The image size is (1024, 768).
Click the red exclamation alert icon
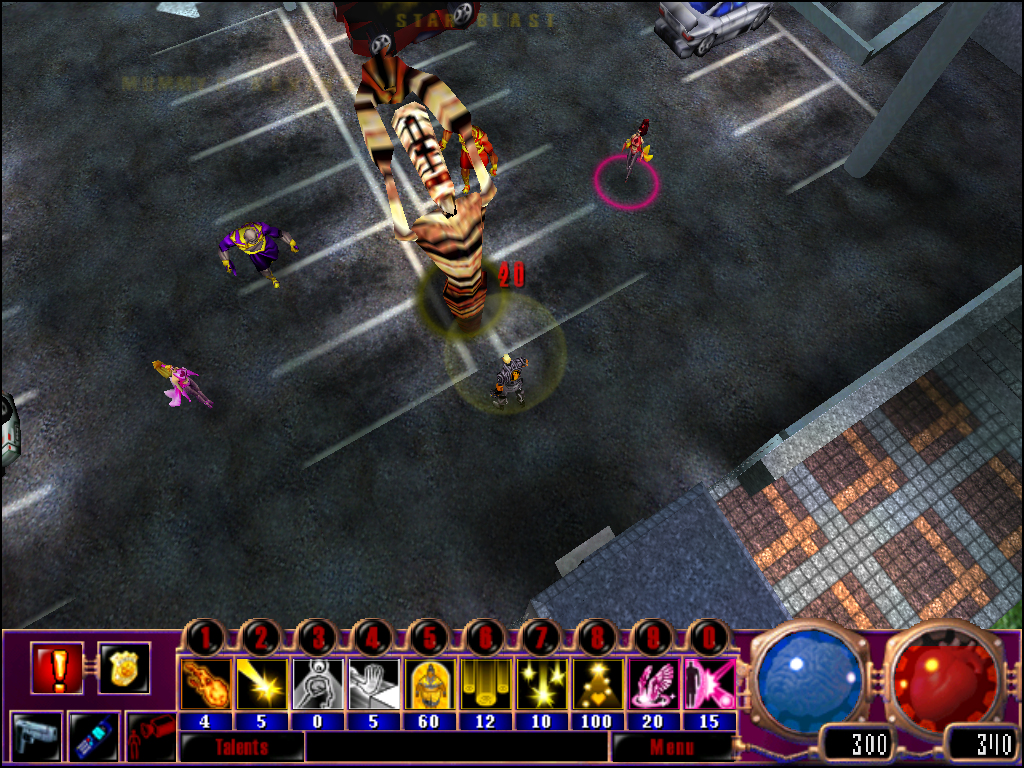[56, 668]
